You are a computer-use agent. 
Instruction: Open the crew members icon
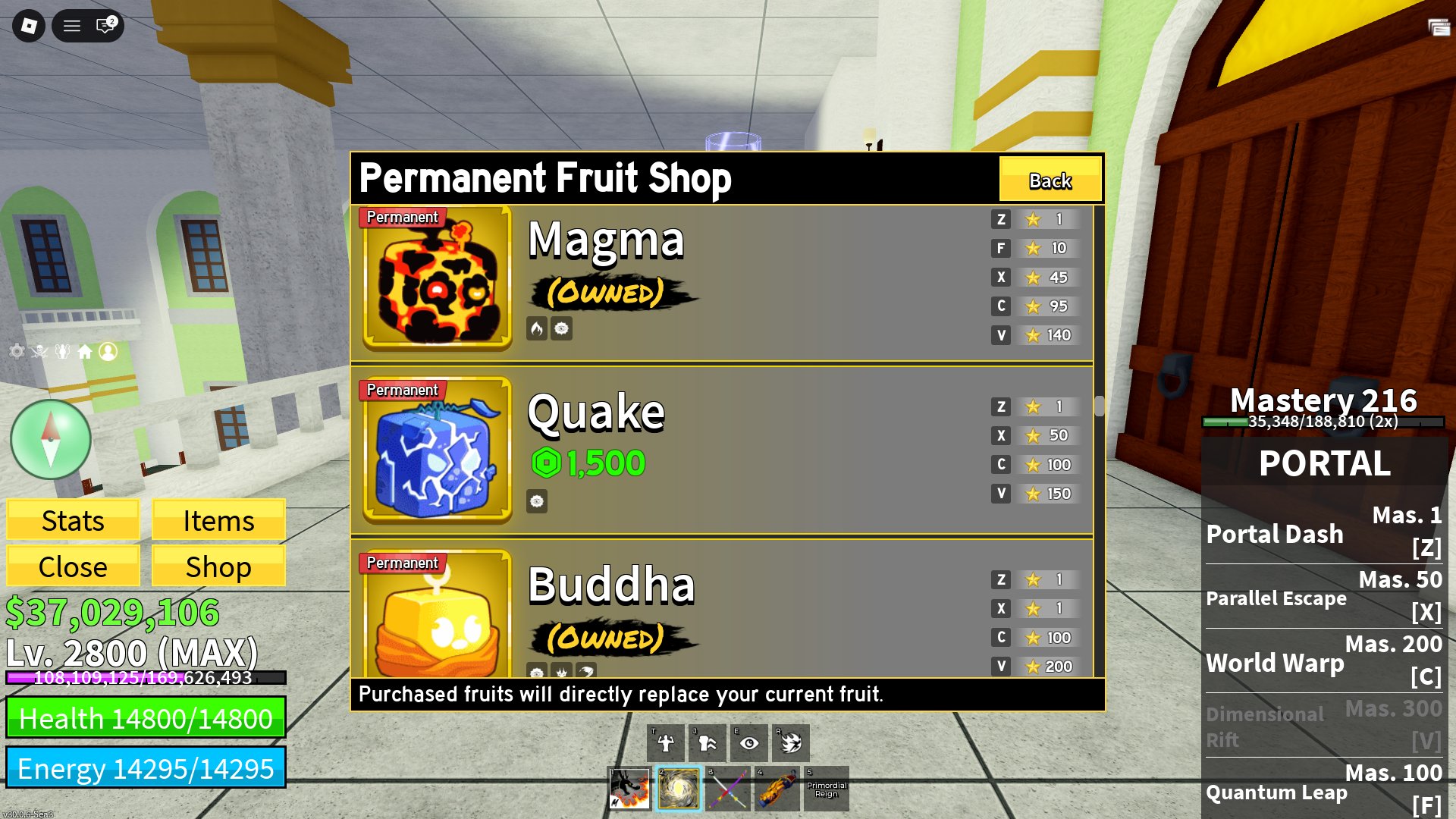63,353
